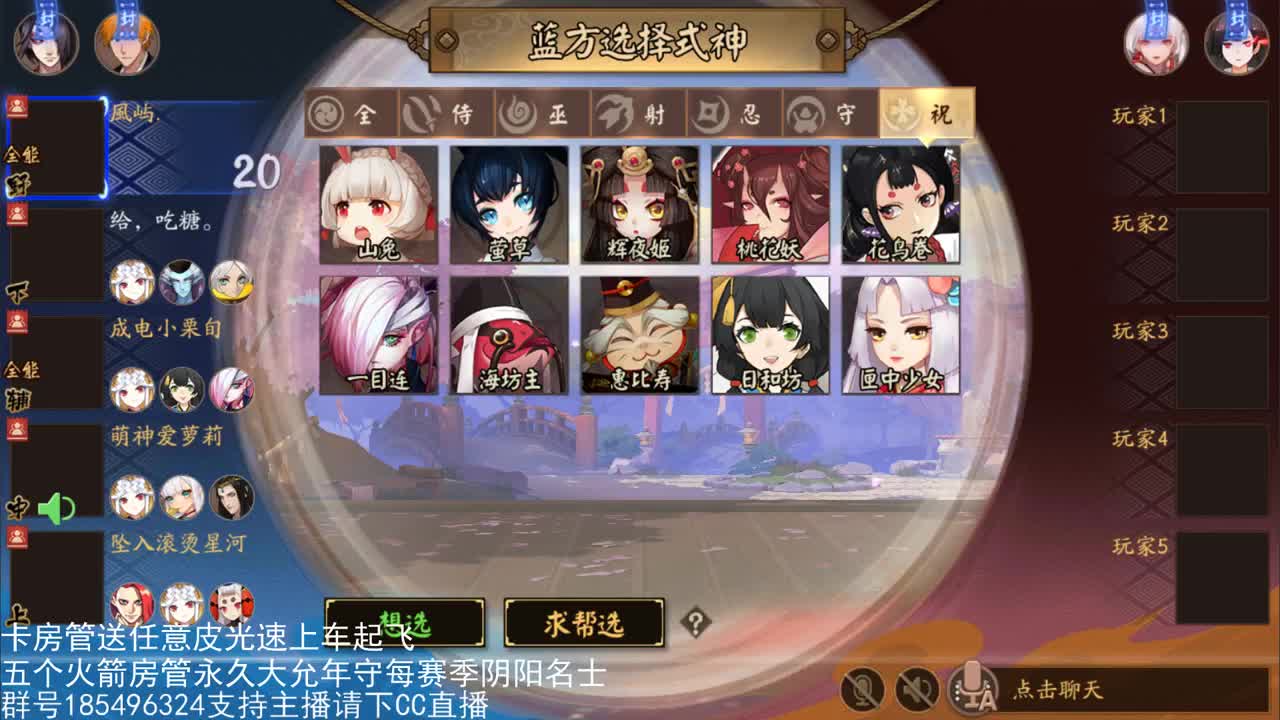Screen dimensions: 1280x720
Task: Click the 祝 (Support) category icon
Action: click(x=925, y=113)
